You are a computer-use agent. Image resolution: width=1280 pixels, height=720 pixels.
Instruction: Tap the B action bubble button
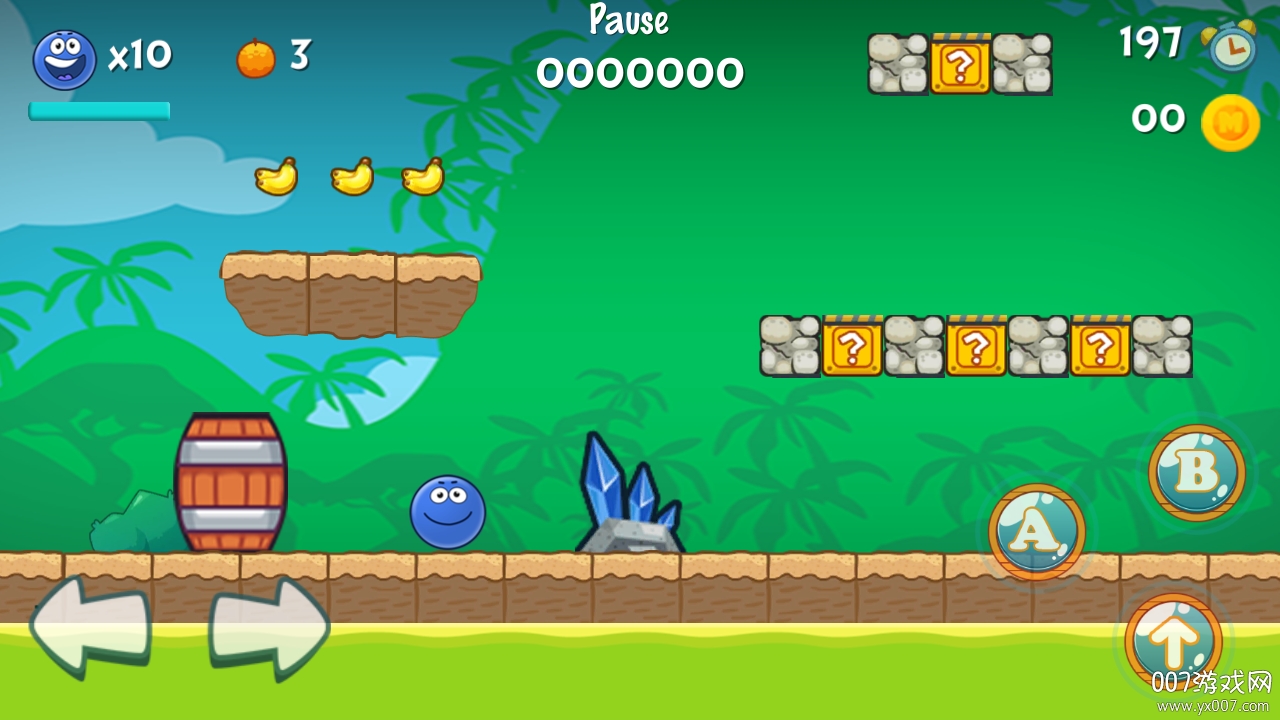pyautogui.click(x=1196, y=472)
